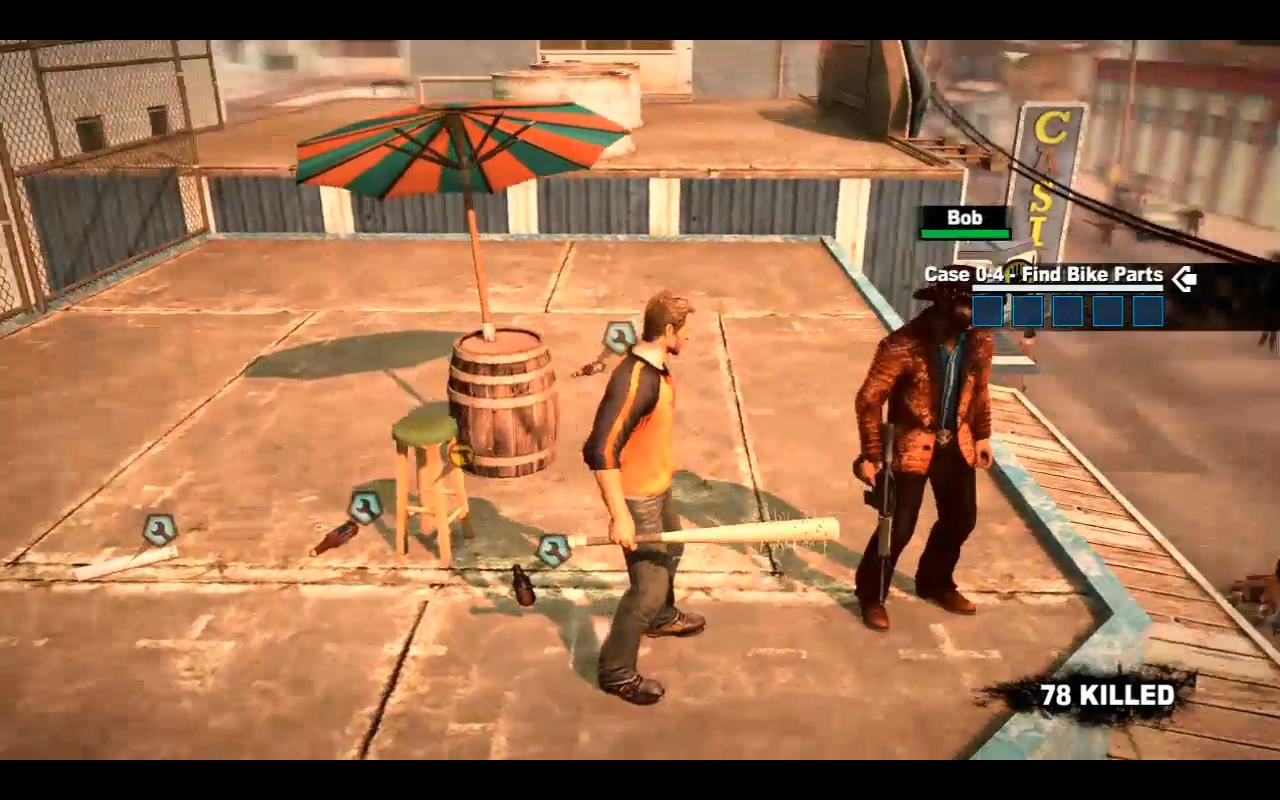This screenshot has width=1280, height=800.
Task: Click the wrench icon by the bottle above Chuck's shoulder
Action: [x=620, y=337]
